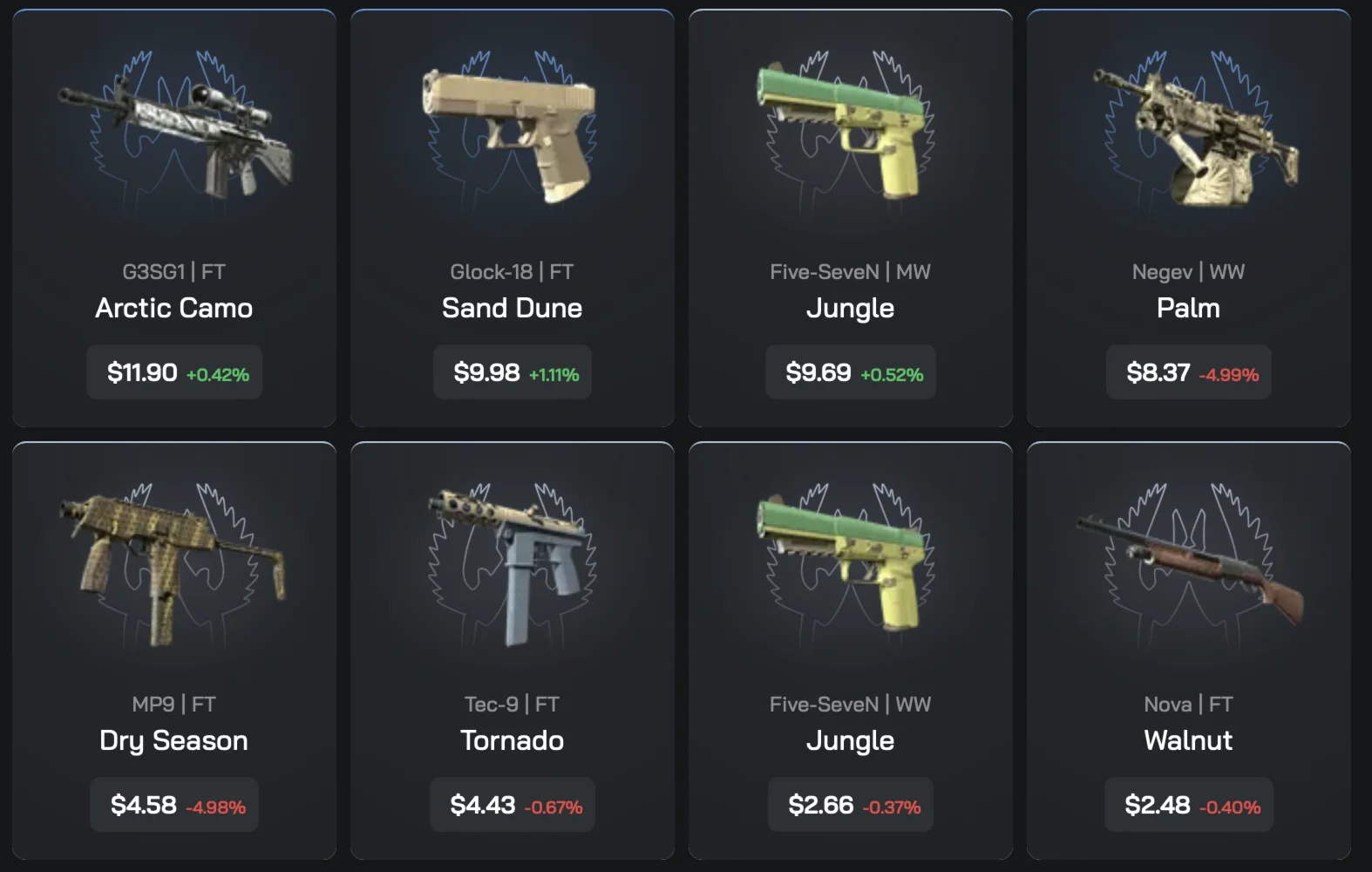
Task: Click the $8.37 price button for Palm
Action: pos(1187,372)
